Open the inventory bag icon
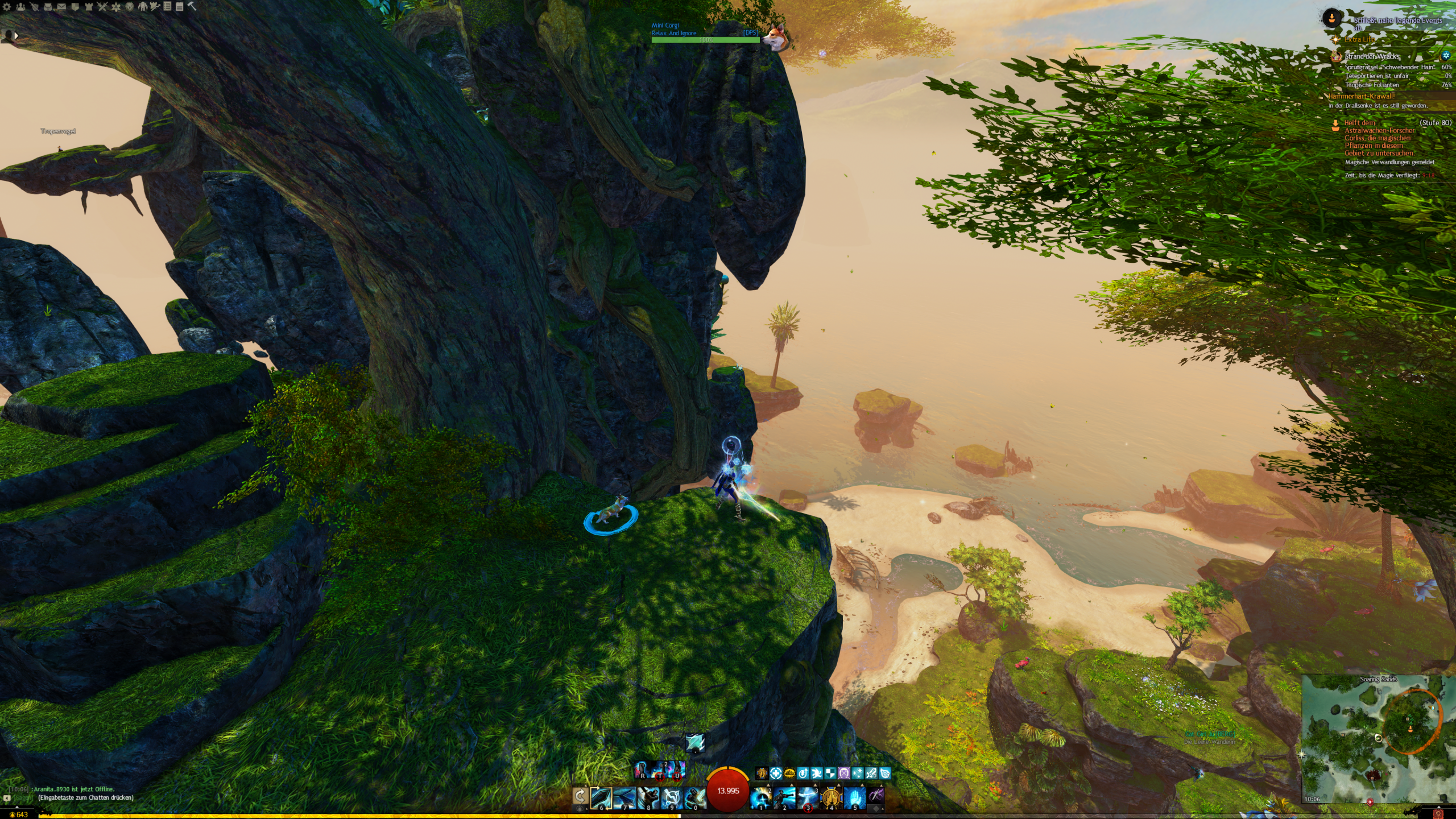The image size is (1456, 819). (48, 7)
